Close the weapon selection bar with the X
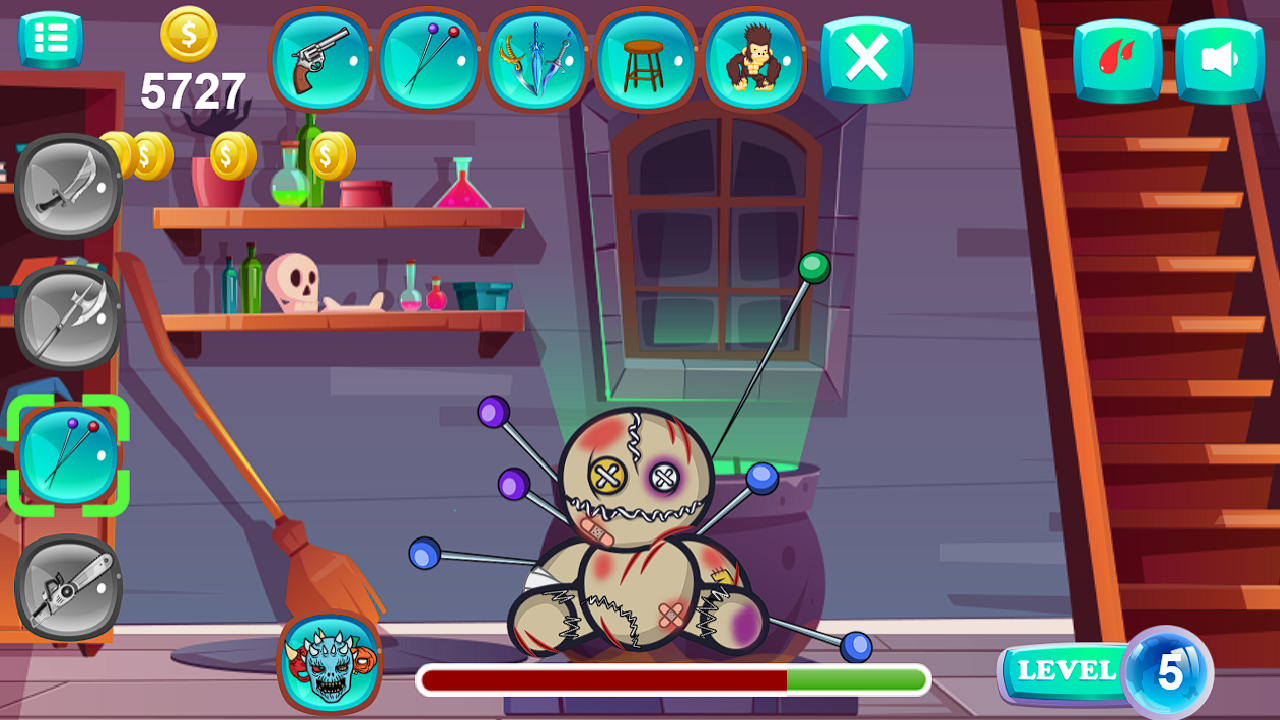1280x720 pixels. click(867, 60)
